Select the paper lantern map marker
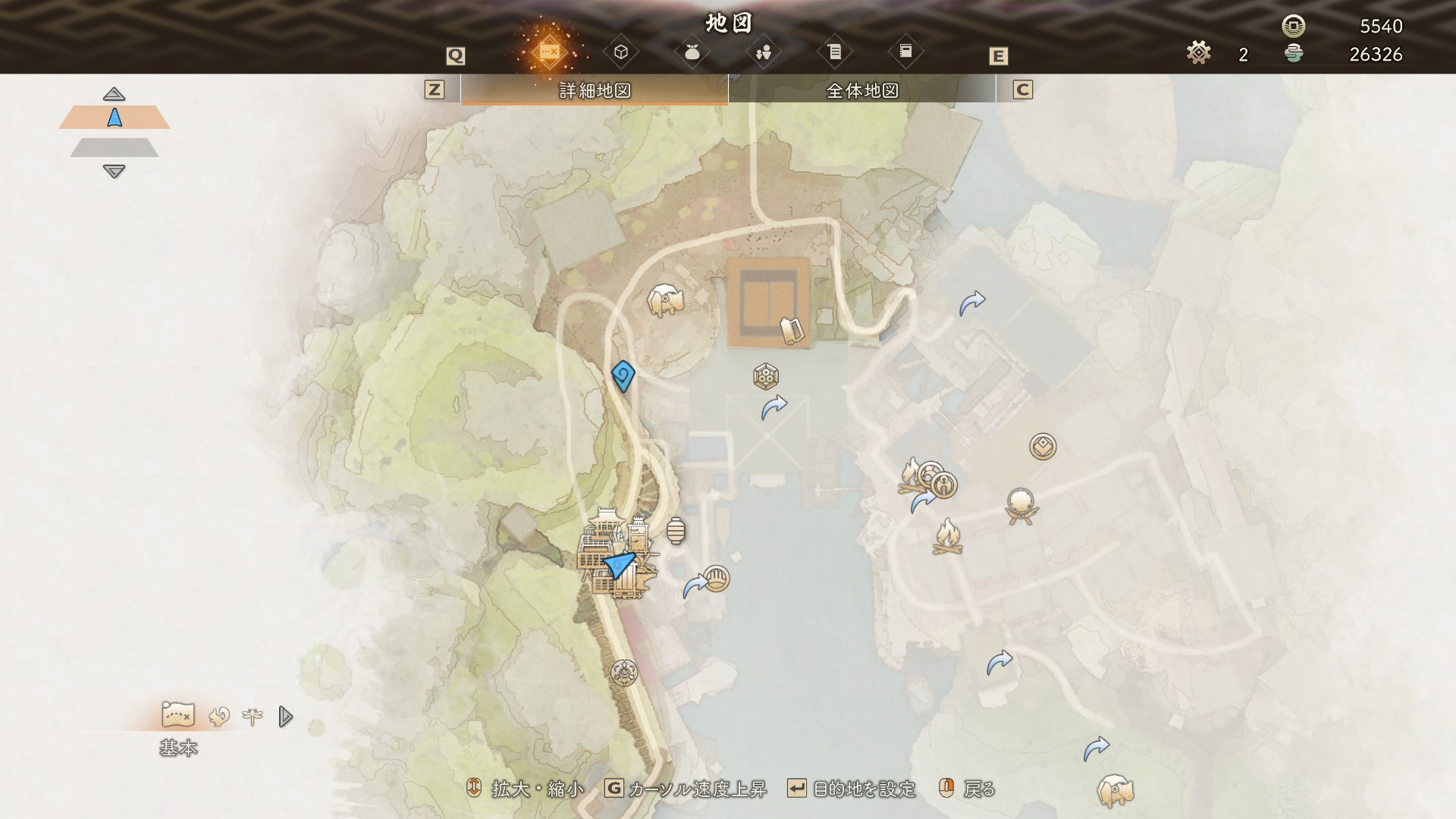 point(676,531)
